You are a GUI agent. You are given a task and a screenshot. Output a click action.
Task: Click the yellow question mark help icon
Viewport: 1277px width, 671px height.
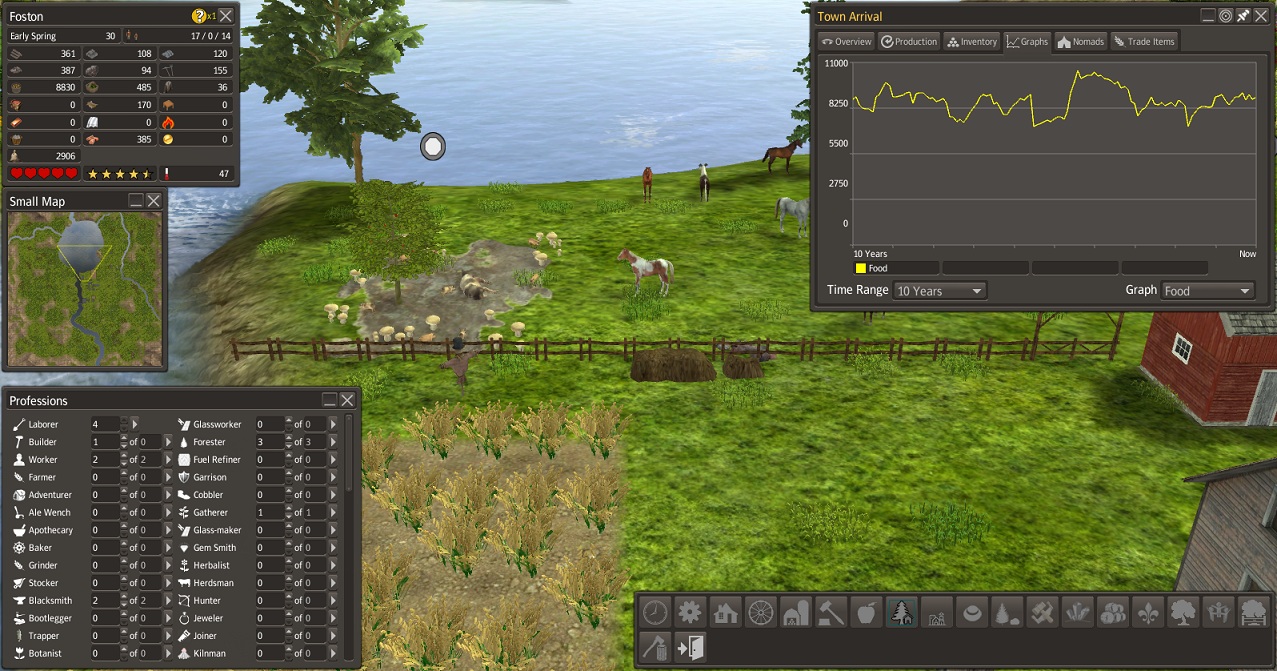tap(198, 16)
